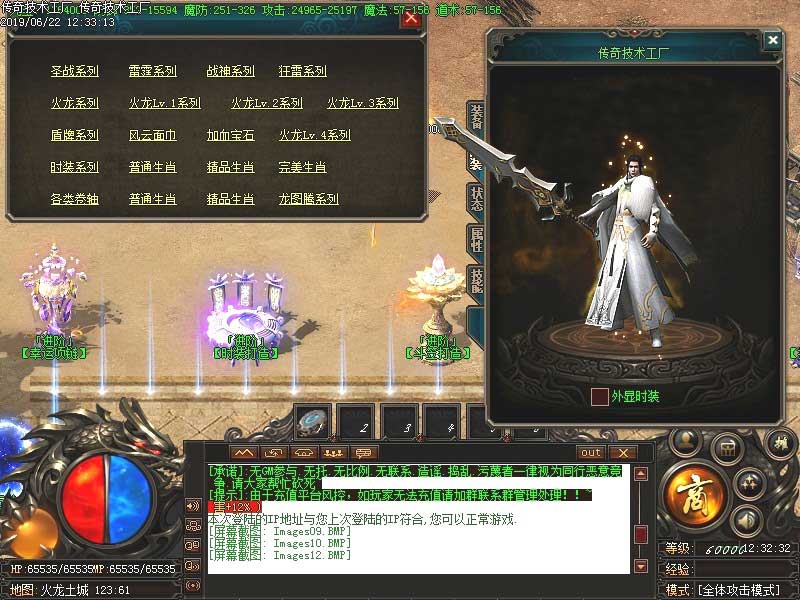Image resolution: width=800 pixels, height=600 pixels.
Task: Select the 加血宝石 link
Action: tap(230, 136)
